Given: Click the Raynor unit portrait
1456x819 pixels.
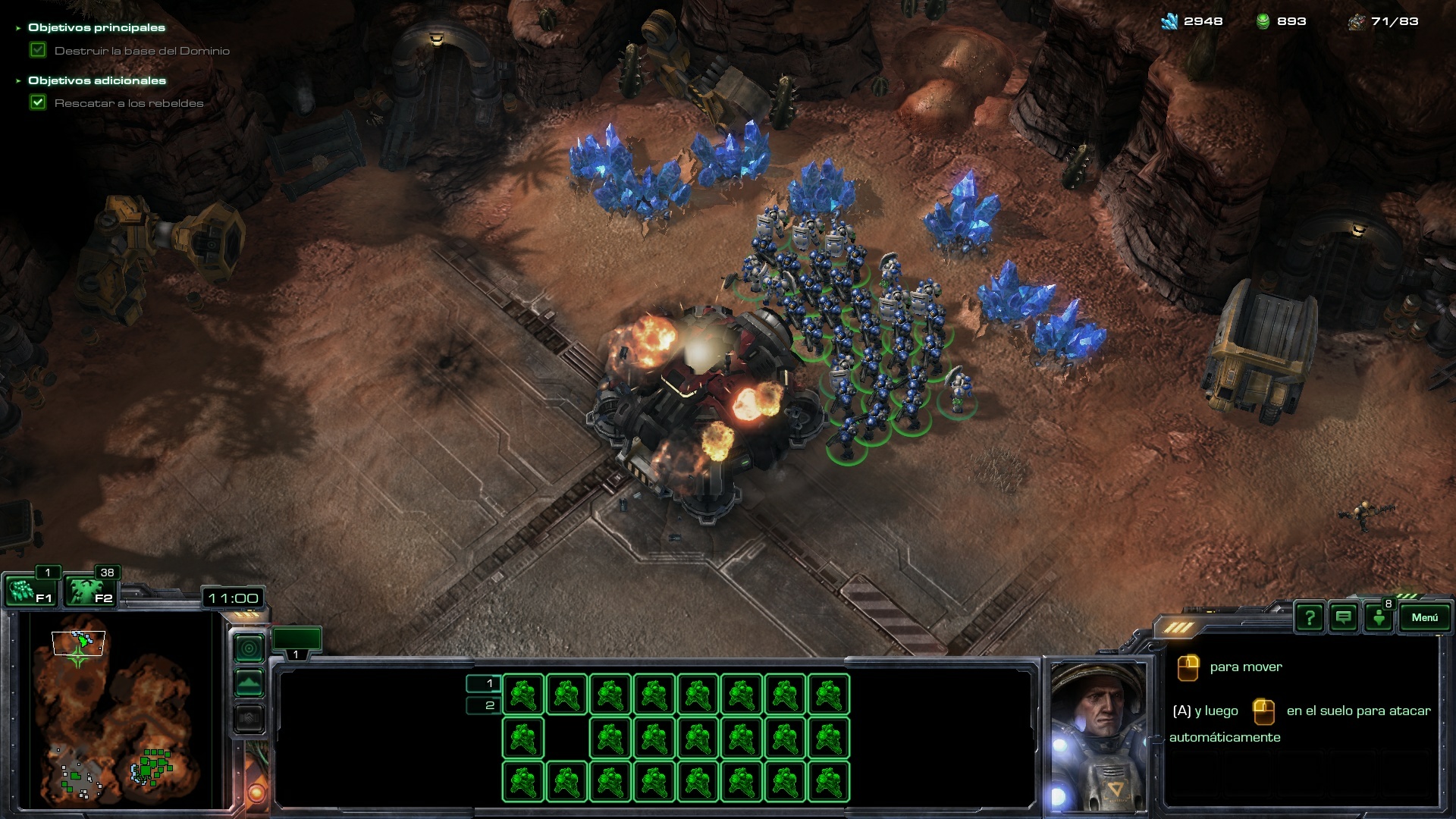Looking at the screenshot, I should coord(1099,734).
